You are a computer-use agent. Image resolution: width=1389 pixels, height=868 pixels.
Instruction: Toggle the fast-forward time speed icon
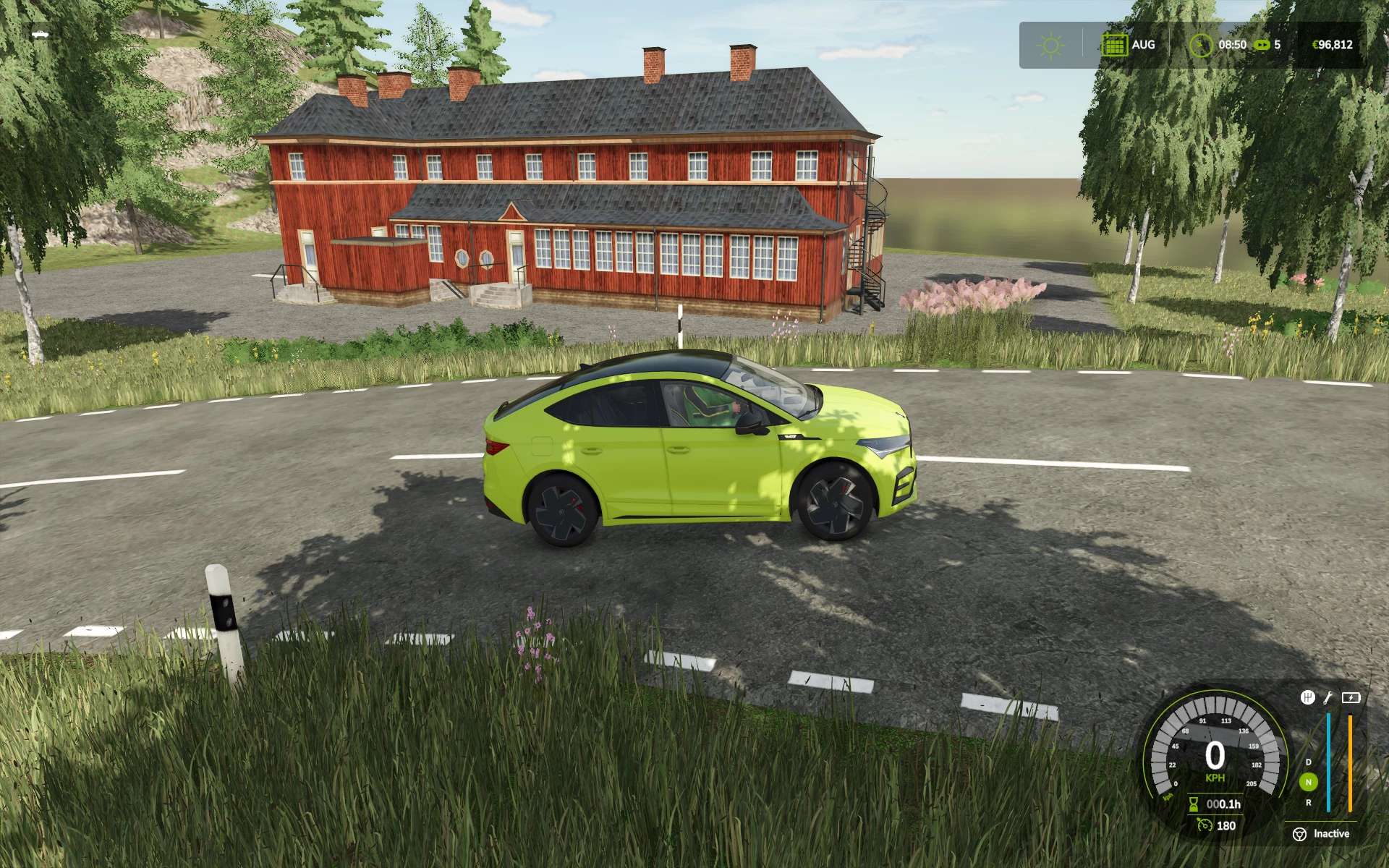1262,45
